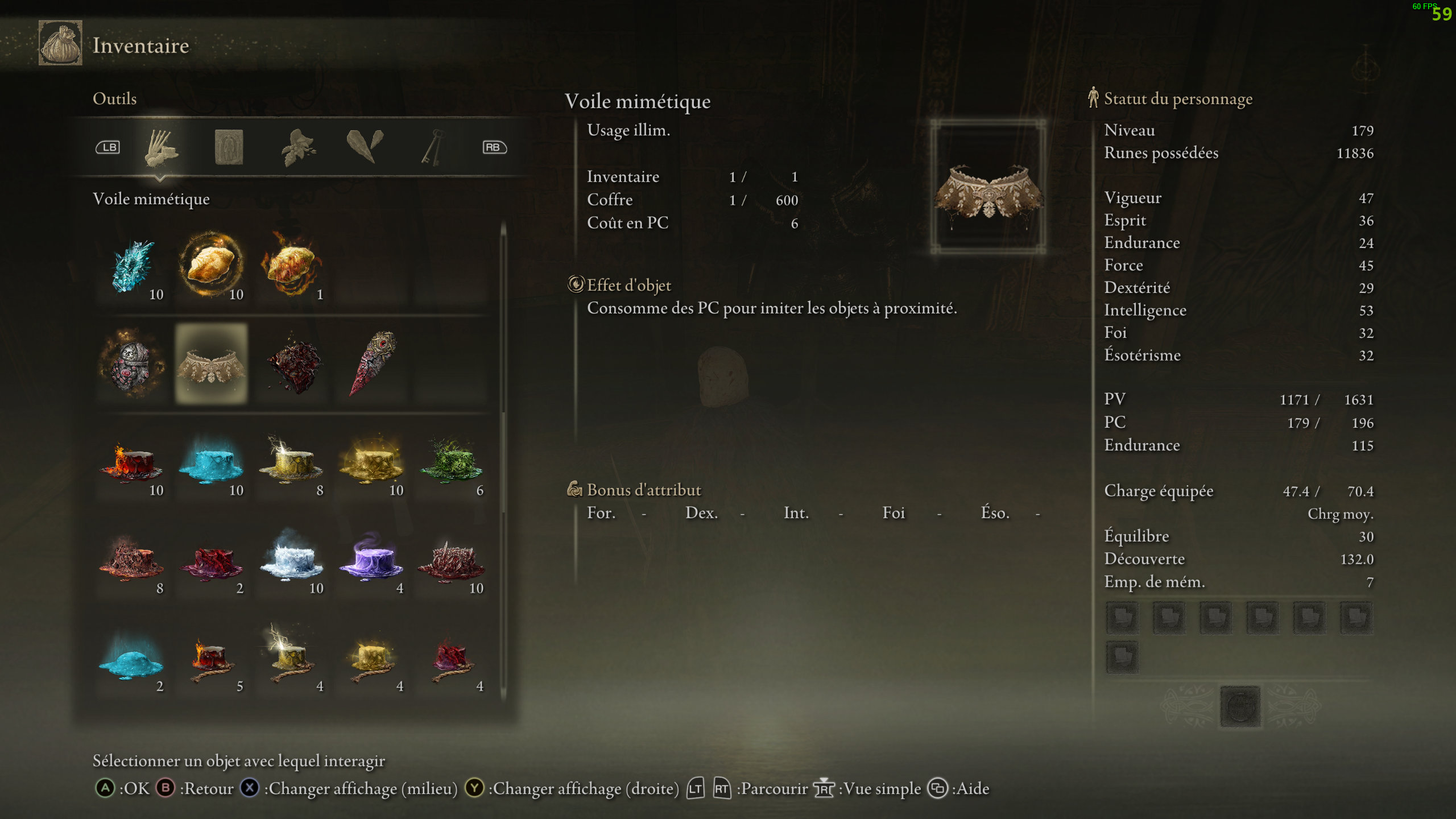Switch to the upgrade shards tab
The image size is (1456, 819).
pos(365,147)
